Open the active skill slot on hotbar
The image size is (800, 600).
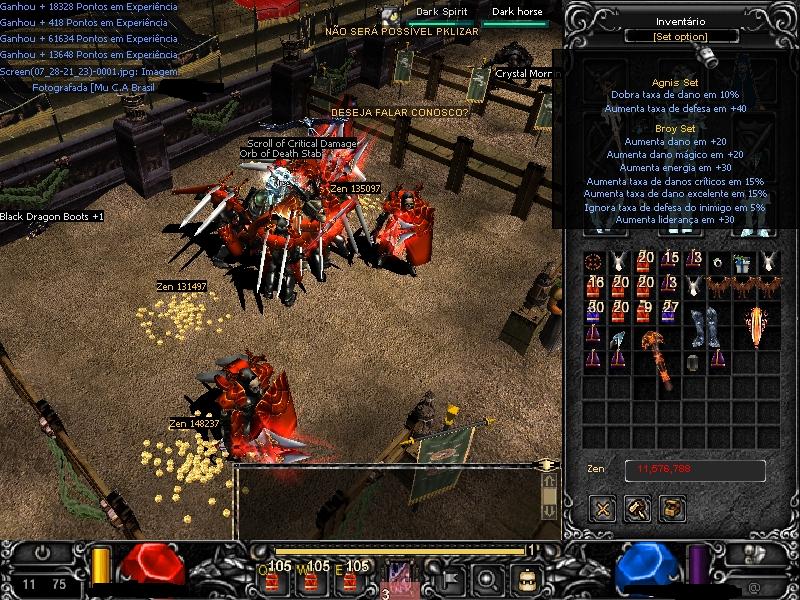coord(400,578)
